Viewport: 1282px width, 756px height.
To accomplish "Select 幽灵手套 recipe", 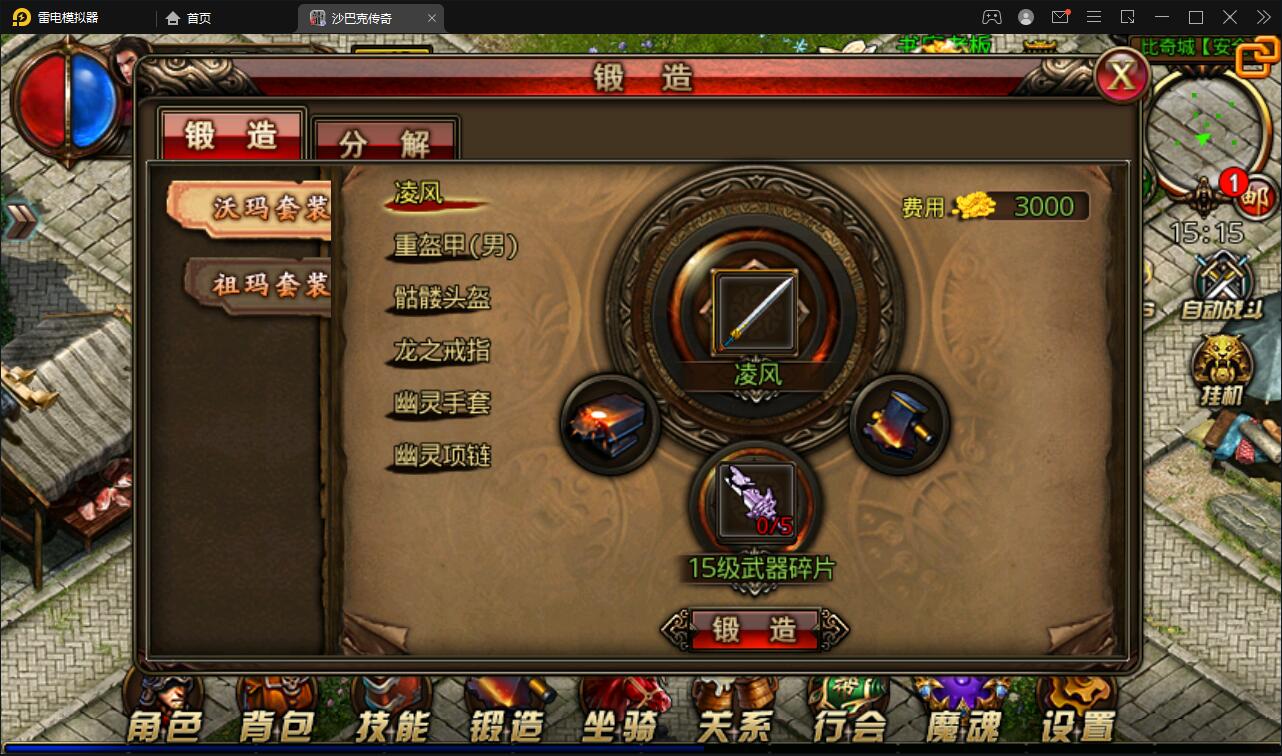I will [x=442, y=404].
